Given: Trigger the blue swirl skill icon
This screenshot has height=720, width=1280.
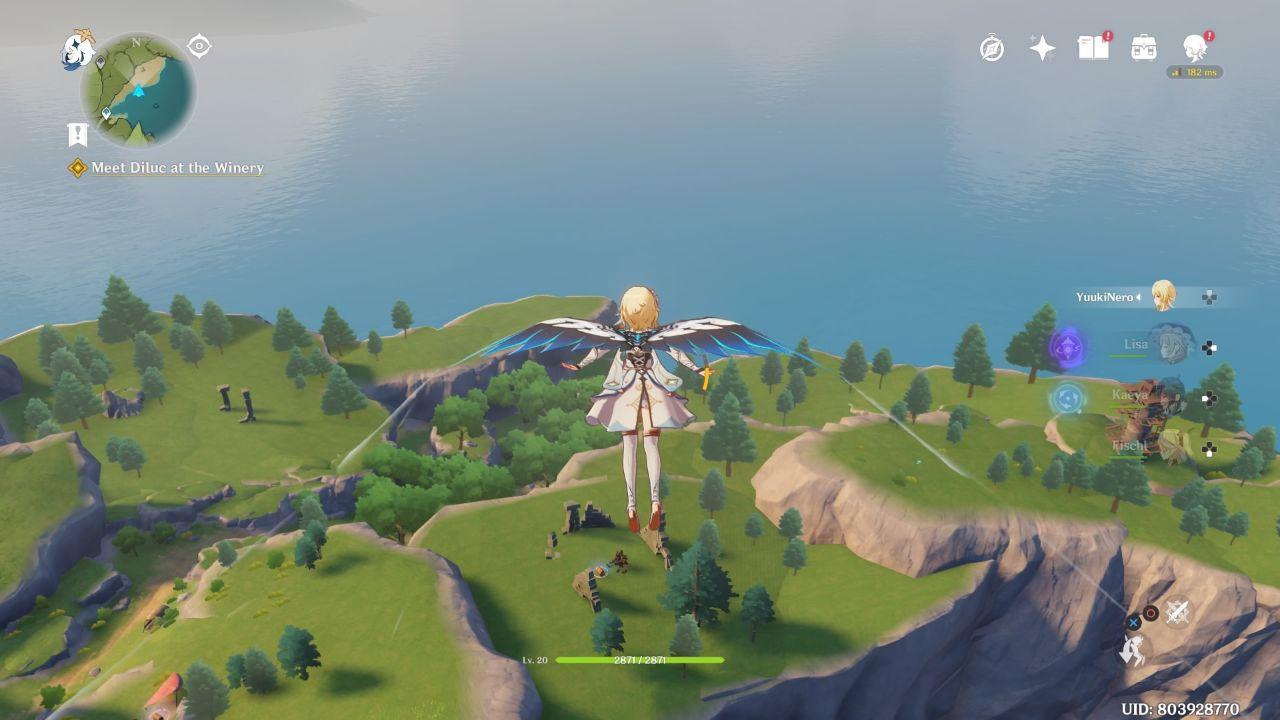Looking at the screenshot, I should tap(1066, 399).
